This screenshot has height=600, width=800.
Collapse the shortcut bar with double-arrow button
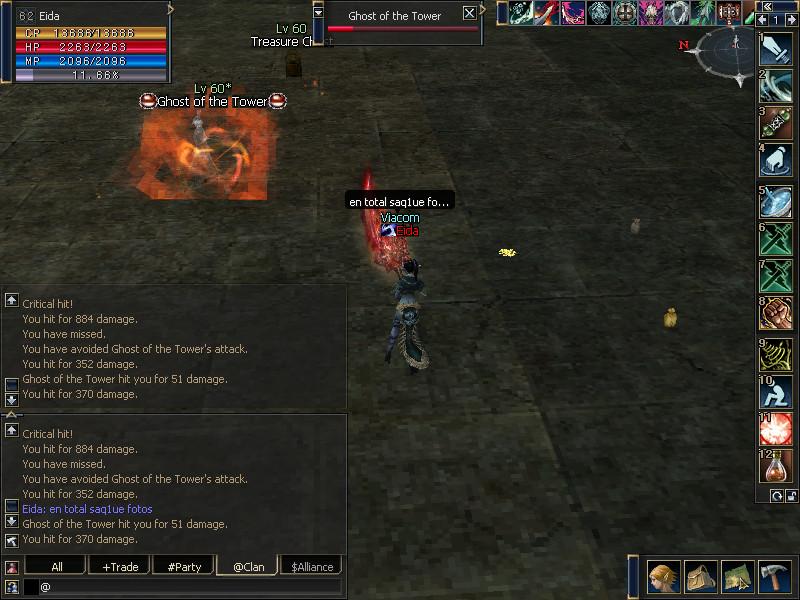pos(768,6)
